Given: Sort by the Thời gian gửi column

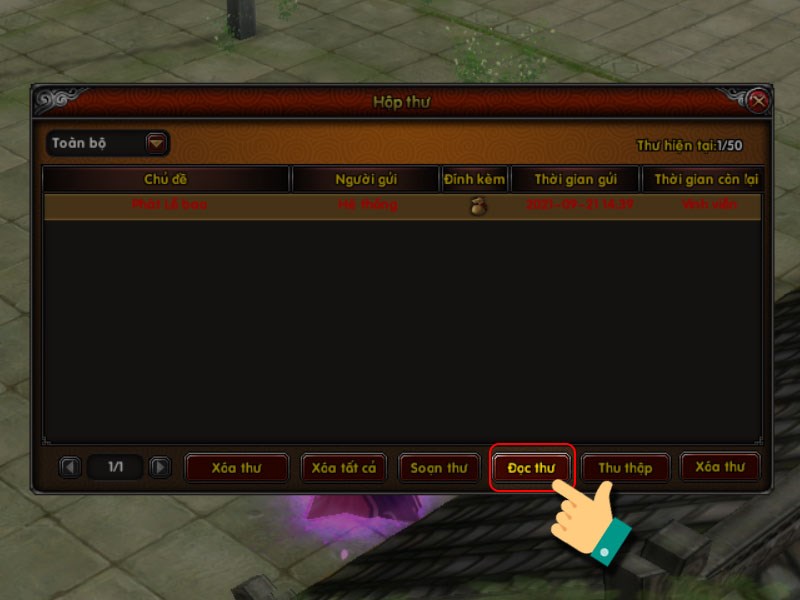Looking at the screenshot, I should 575,179.
